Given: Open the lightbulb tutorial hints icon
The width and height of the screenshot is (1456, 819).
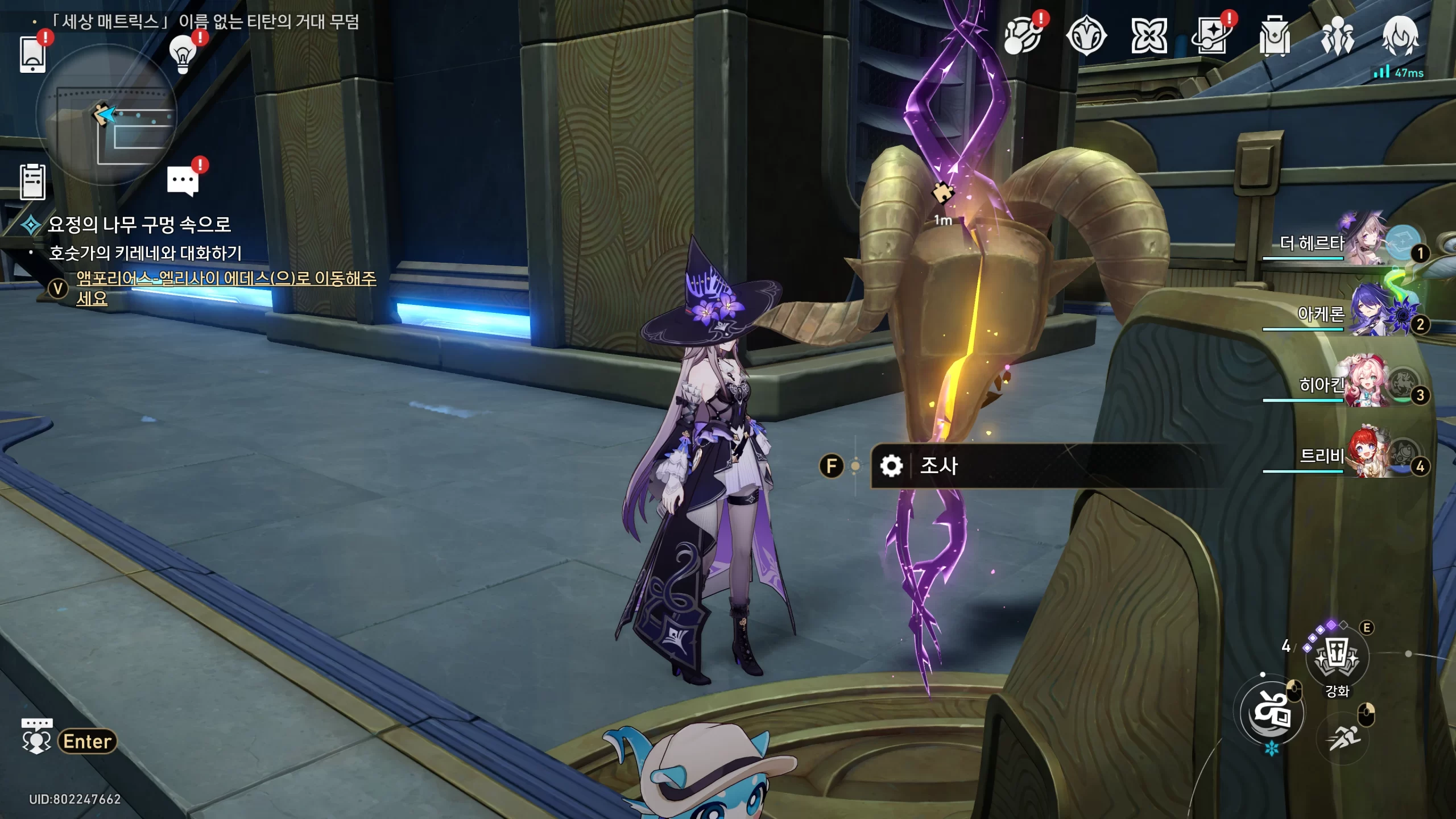Looking at the screenshot, I should tap(183, 55).
